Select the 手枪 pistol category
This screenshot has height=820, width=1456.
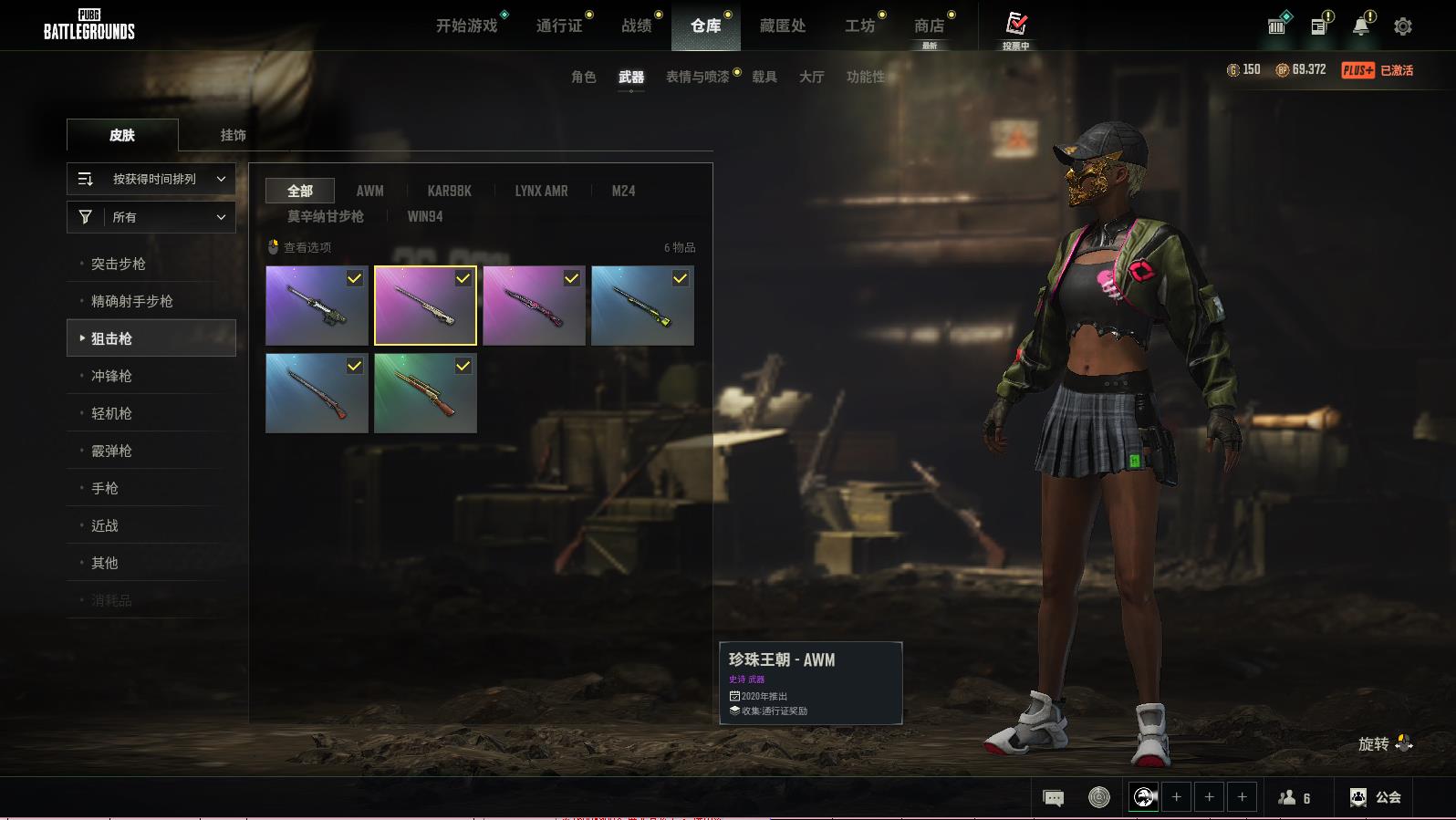[105, 488]
